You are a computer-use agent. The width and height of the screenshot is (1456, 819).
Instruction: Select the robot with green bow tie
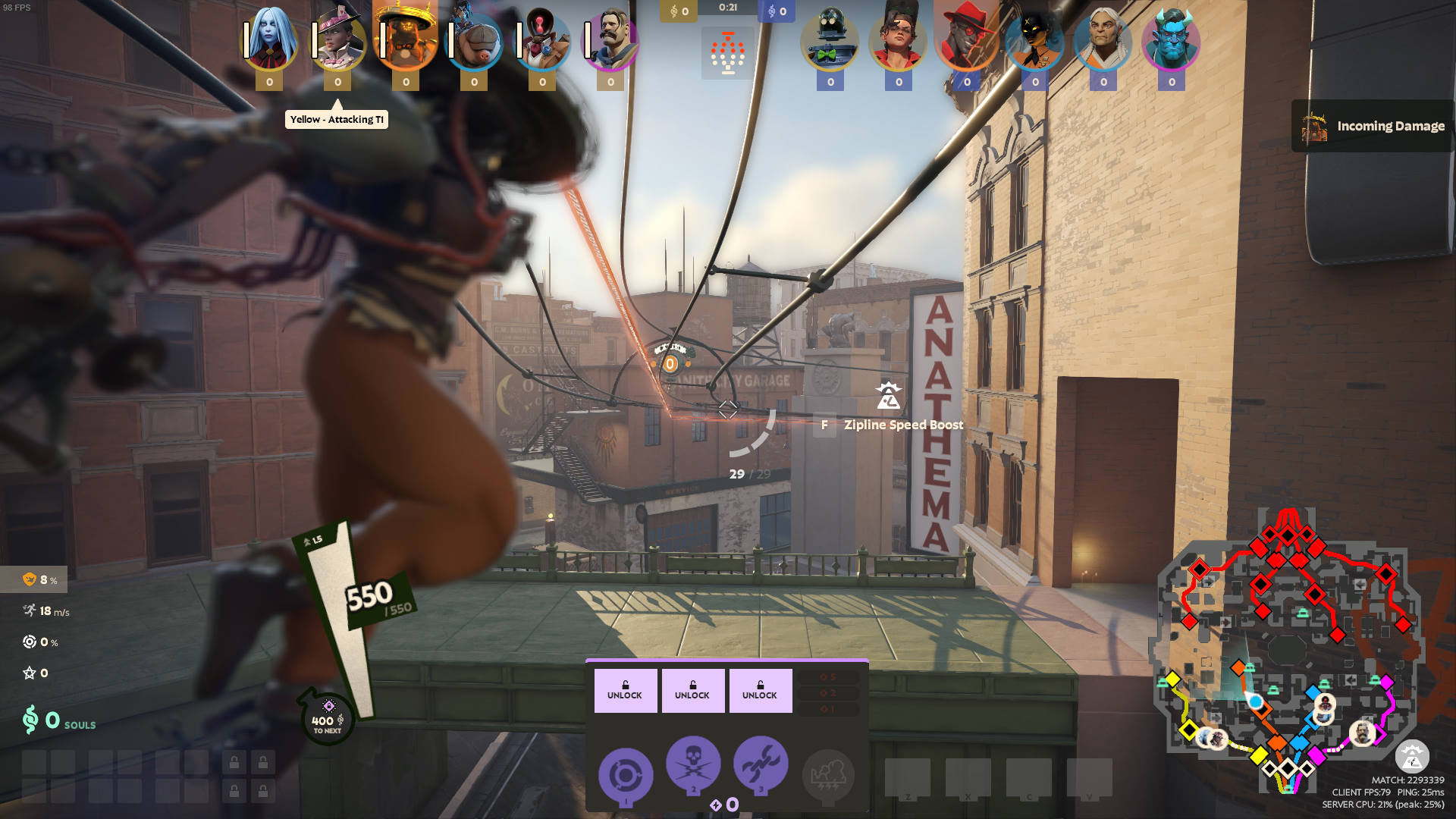pyautogui.click(x=830, y=39)
